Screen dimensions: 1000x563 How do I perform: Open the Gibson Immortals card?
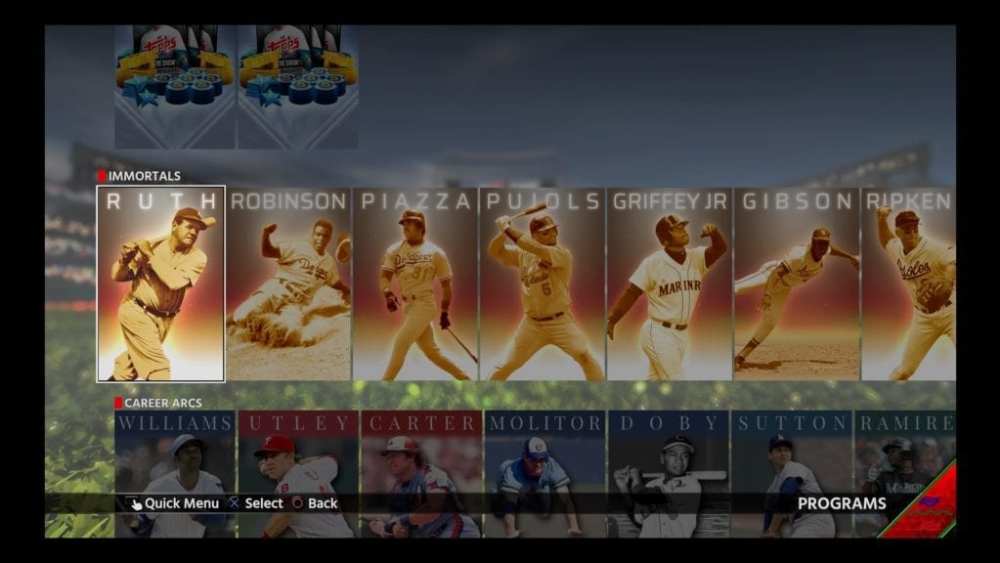[x=797, y=284]
